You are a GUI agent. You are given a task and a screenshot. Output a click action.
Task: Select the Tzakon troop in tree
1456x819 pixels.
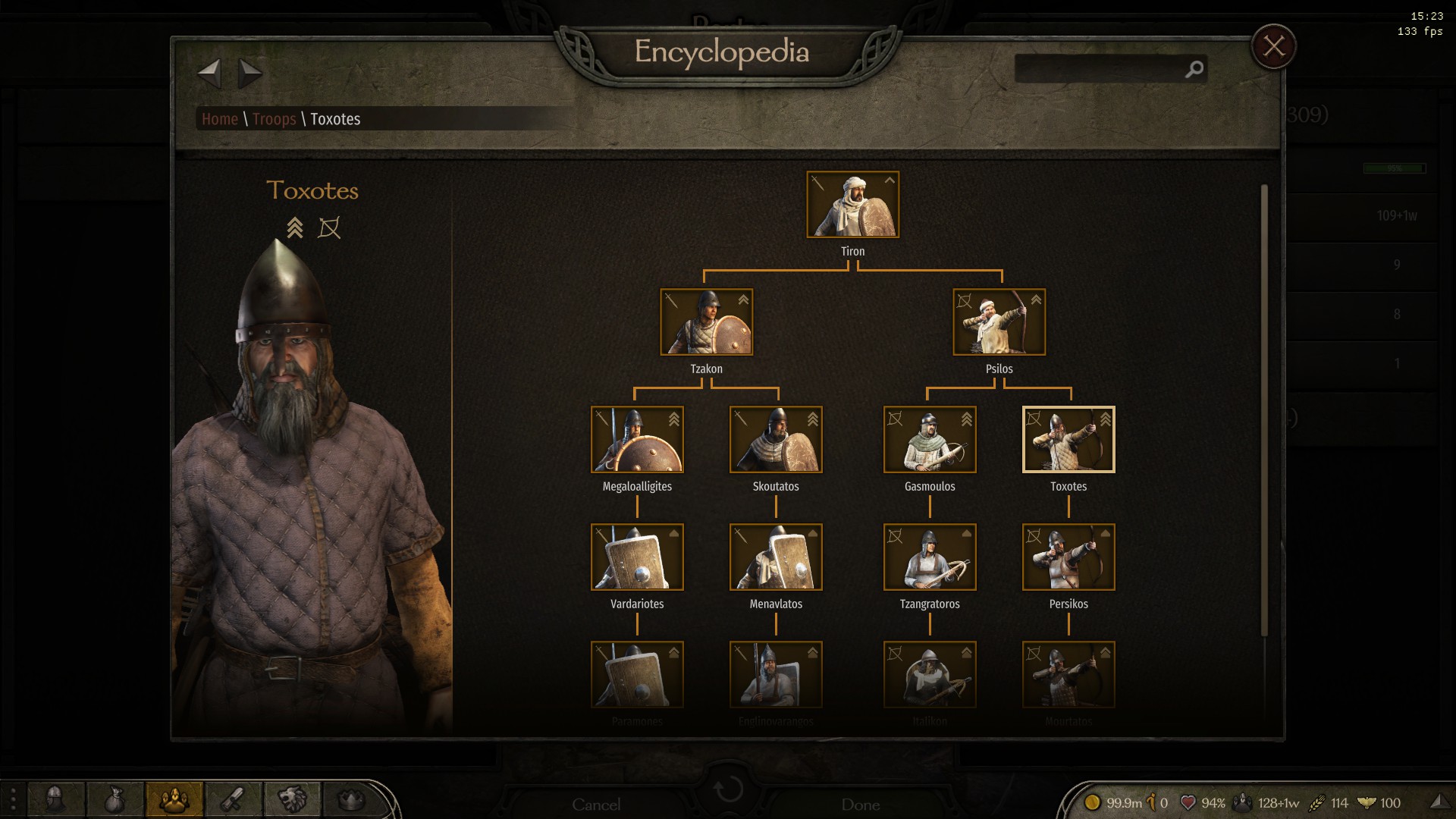pos(706,322)
